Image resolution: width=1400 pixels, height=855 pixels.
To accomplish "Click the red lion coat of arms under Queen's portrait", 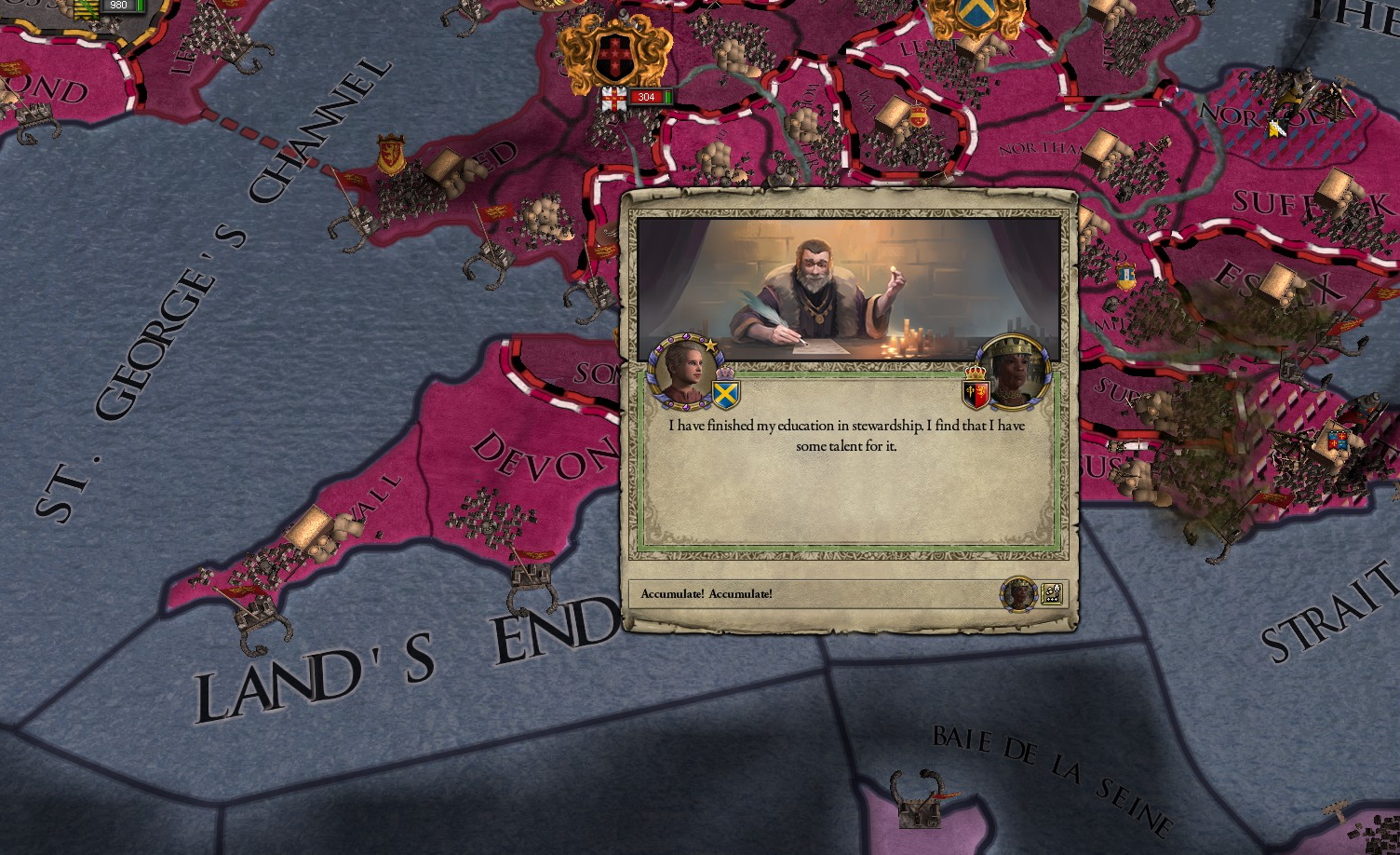I will pos(975,392).
